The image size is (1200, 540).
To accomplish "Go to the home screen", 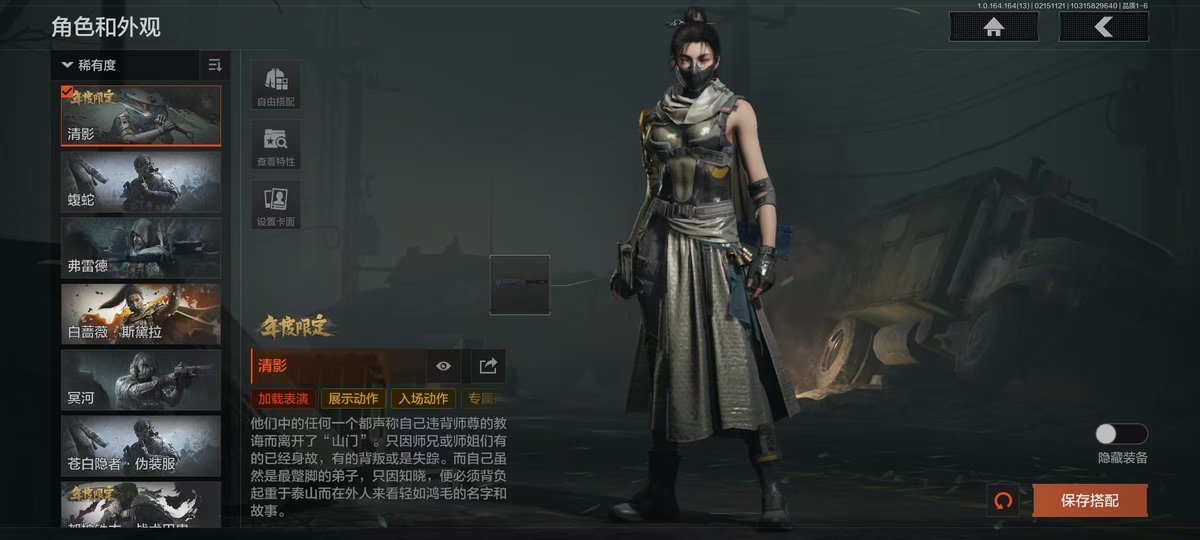I will click(994, 27).
